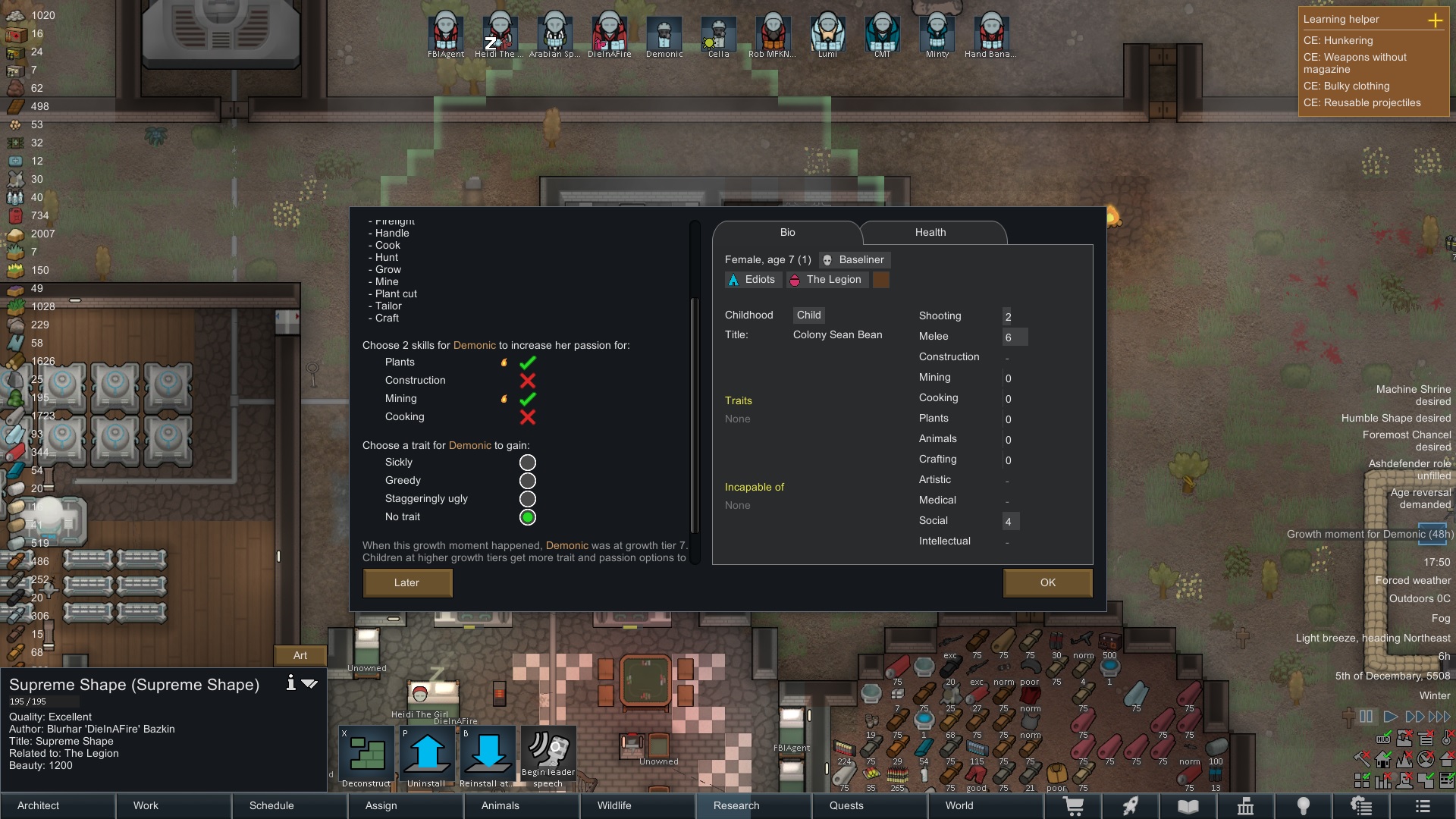The image size is (1456, 819).
Task: Postpone the growth moment with Later
Action: coord(407,582)
